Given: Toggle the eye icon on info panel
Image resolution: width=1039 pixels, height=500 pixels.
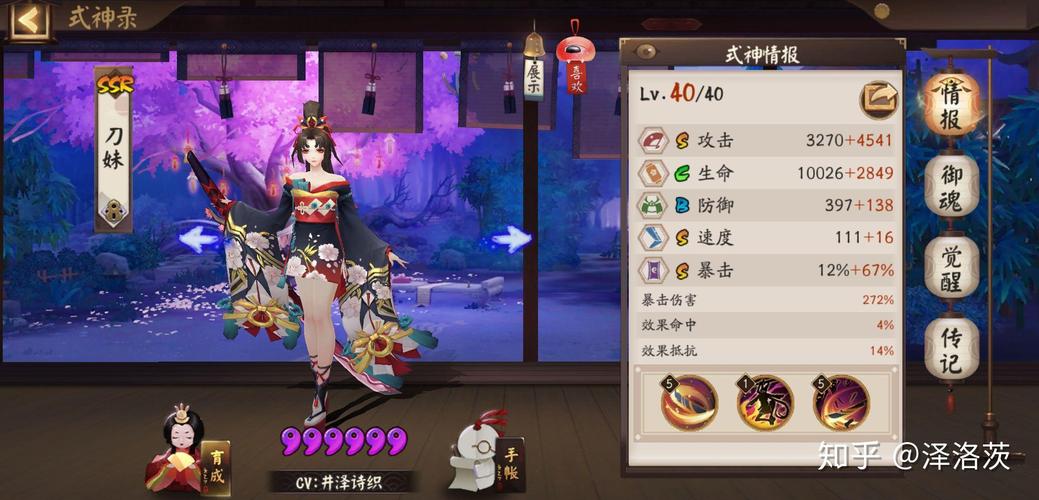Looking at the screenshot, I should click(645, 52).
